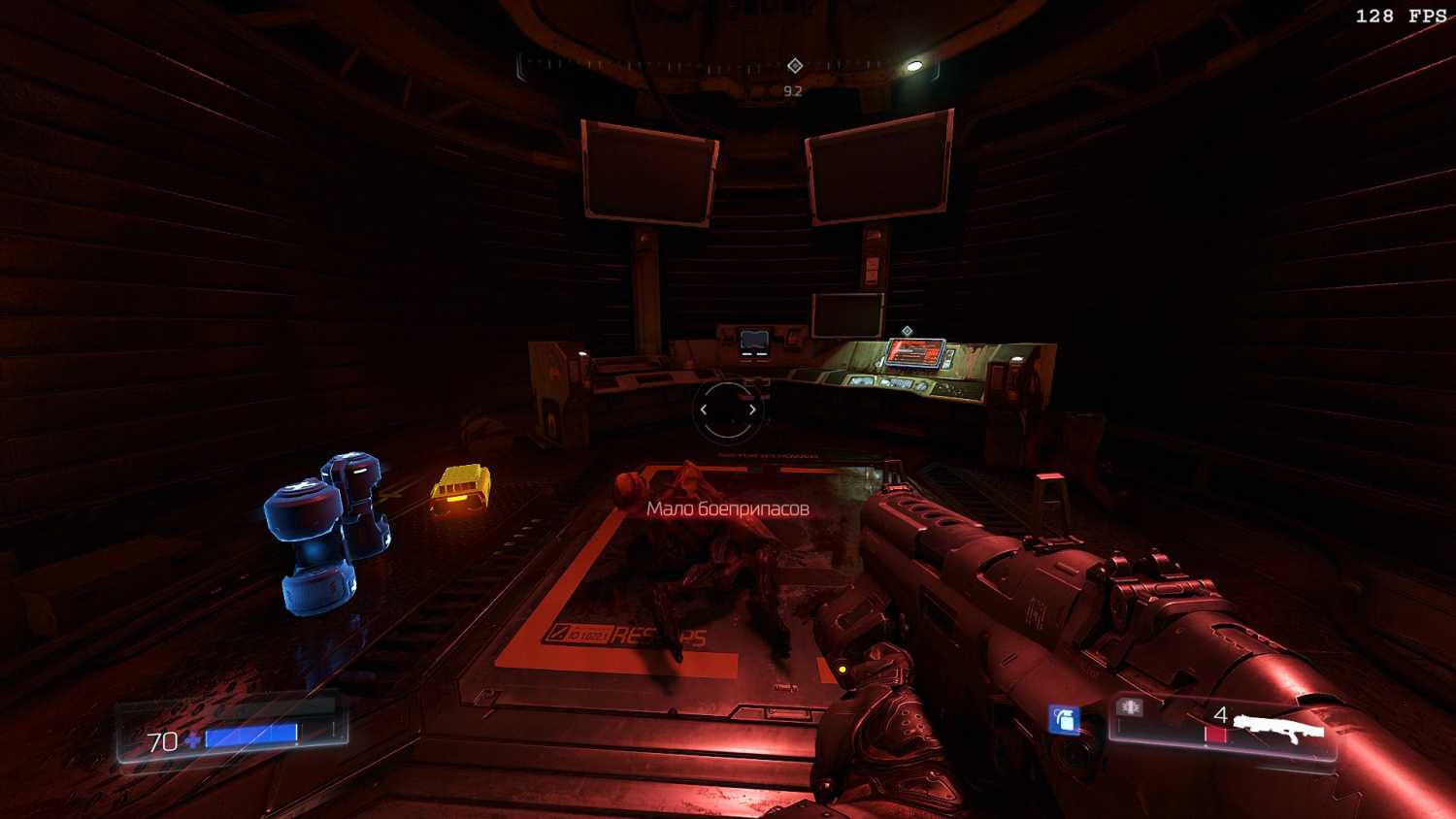Select the blue frag grenade icon
The height and width of the screenshot is (819, 1456).
(x=1064, y=719)
